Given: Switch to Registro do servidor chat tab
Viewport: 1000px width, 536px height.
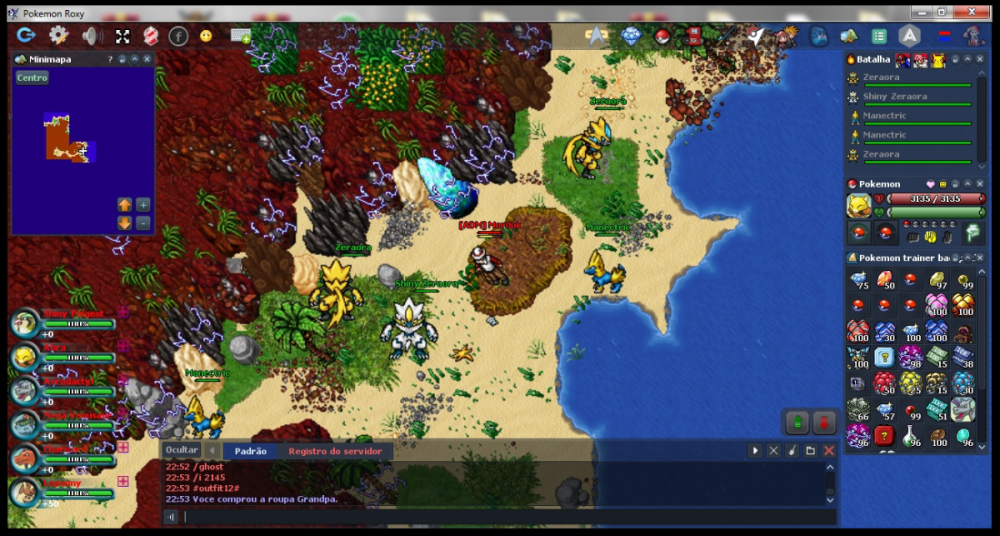Looking at the screenshot, I should click(335, 451).
